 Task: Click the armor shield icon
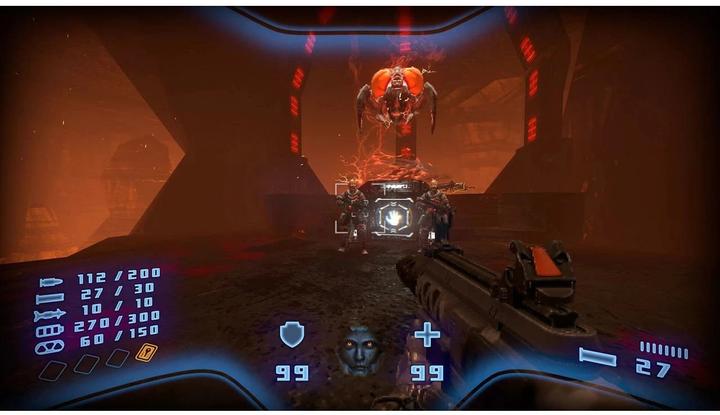pos(291,334)
